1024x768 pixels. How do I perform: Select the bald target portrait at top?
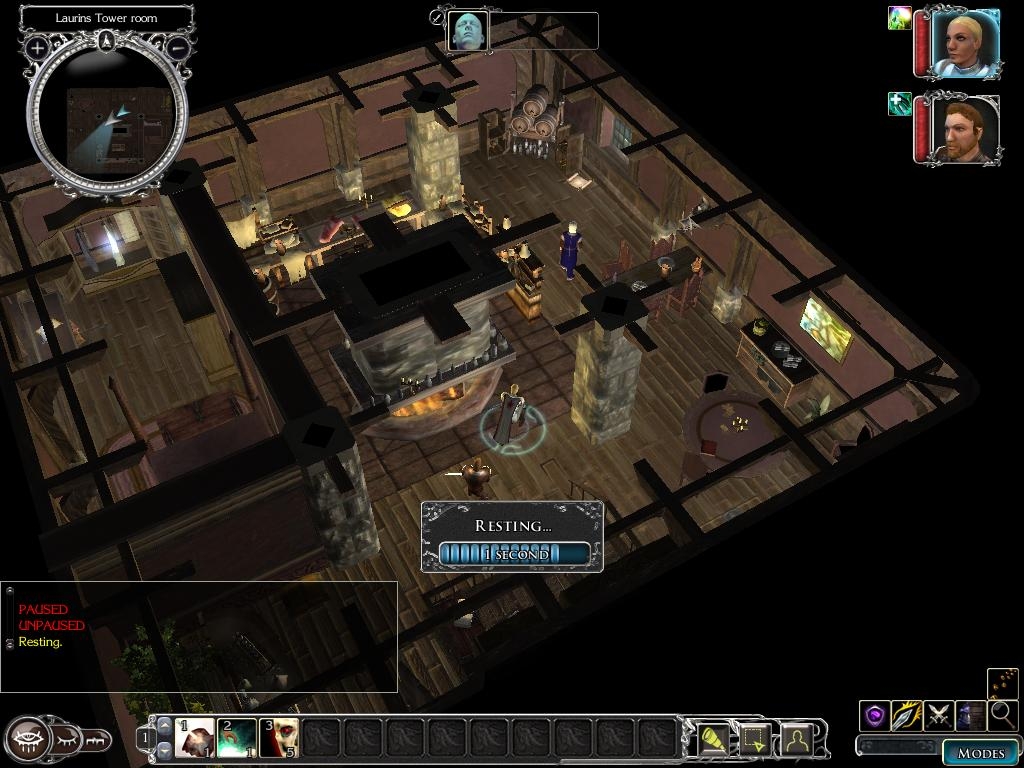click(467, 31)
